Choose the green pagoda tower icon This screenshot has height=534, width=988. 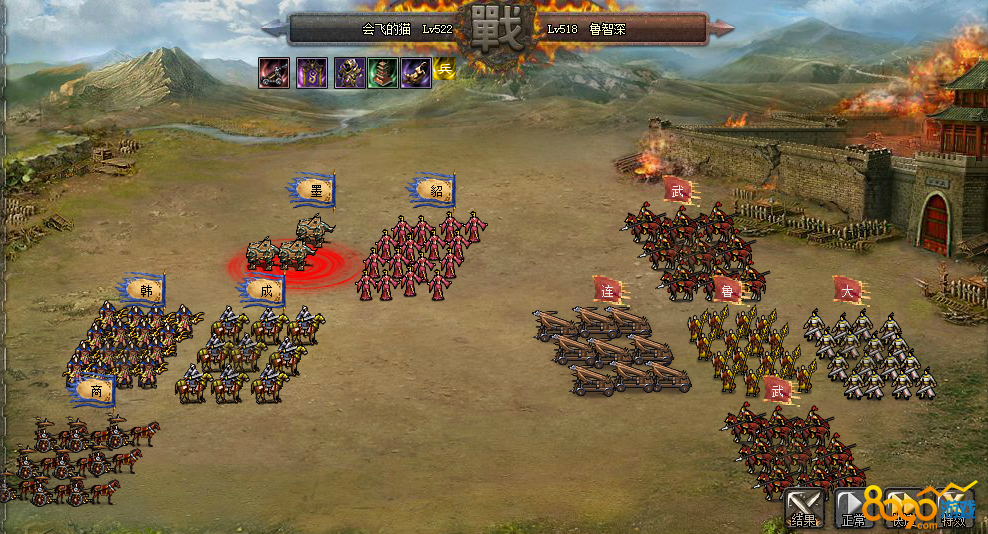coord(384,72)
